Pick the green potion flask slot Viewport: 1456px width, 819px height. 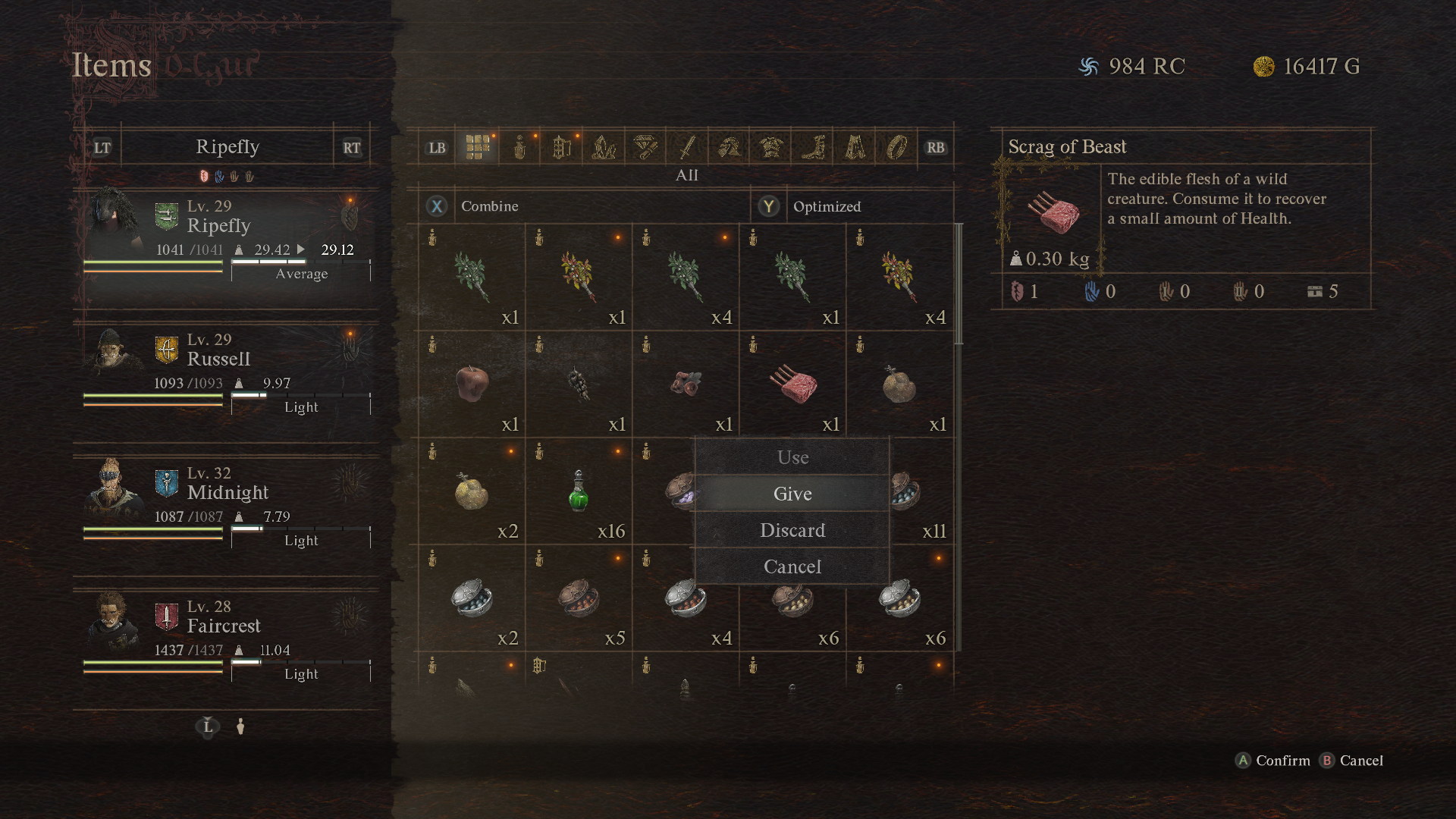click(579, 491)
